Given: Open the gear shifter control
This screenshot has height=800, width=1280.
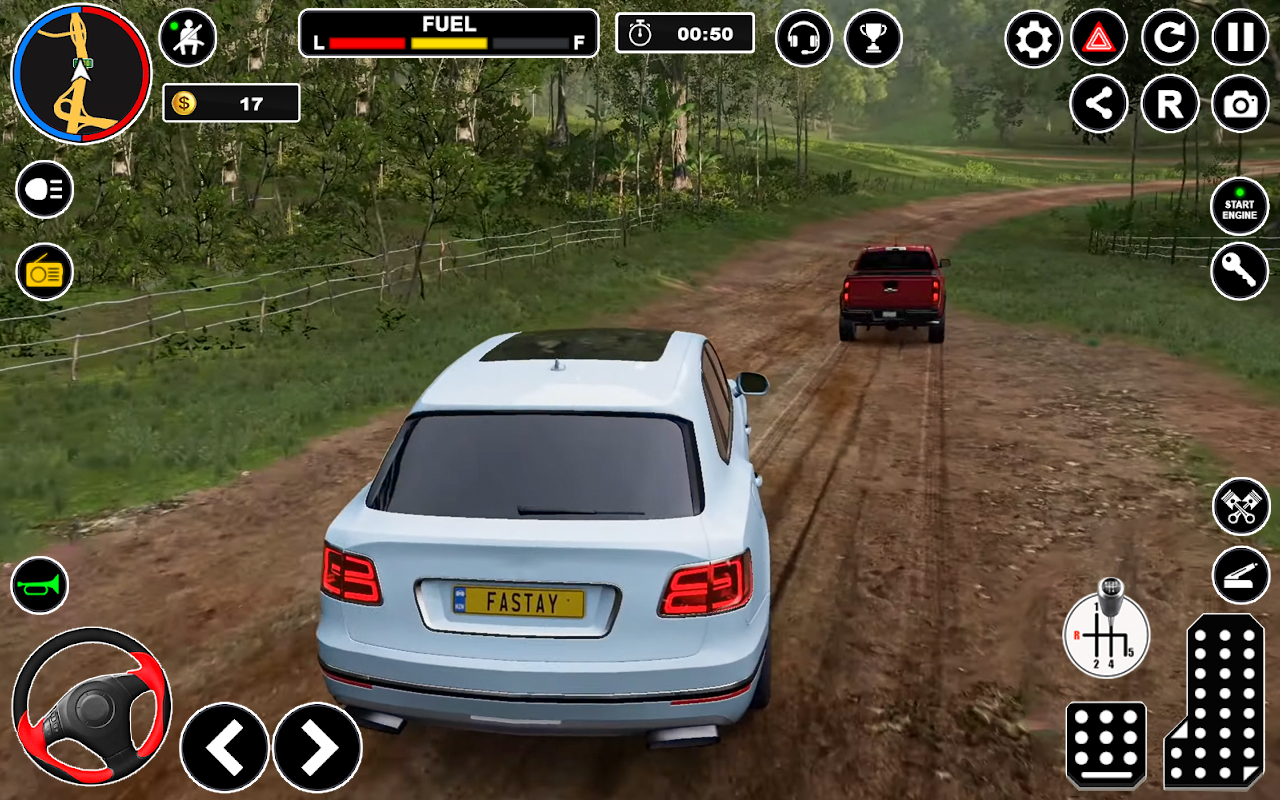Looking at the screenshot, I should 1106,633.
